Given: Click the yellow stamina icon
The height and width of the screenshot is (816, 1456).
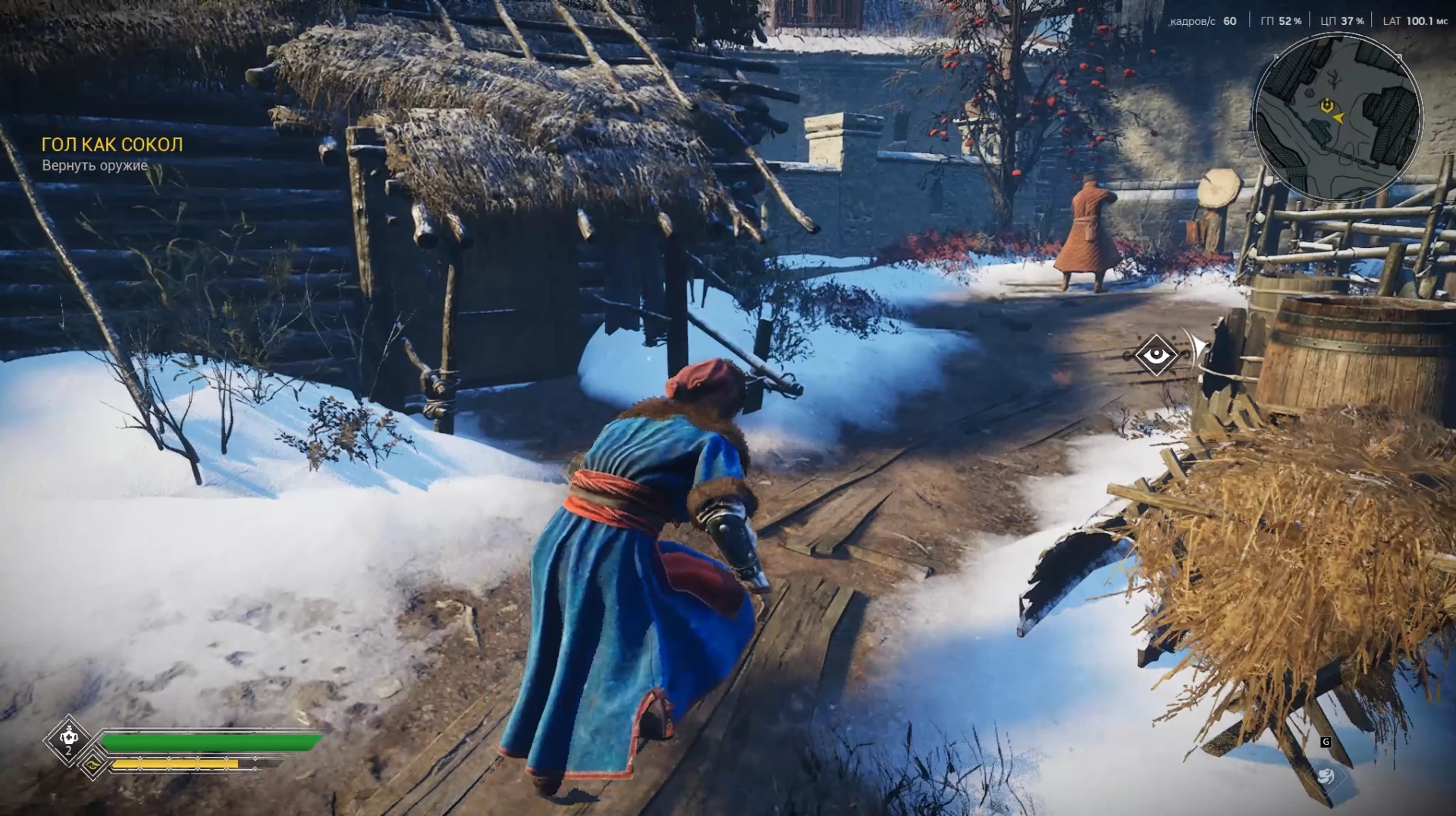Looking at the screenshot, I should click(93, 764).
